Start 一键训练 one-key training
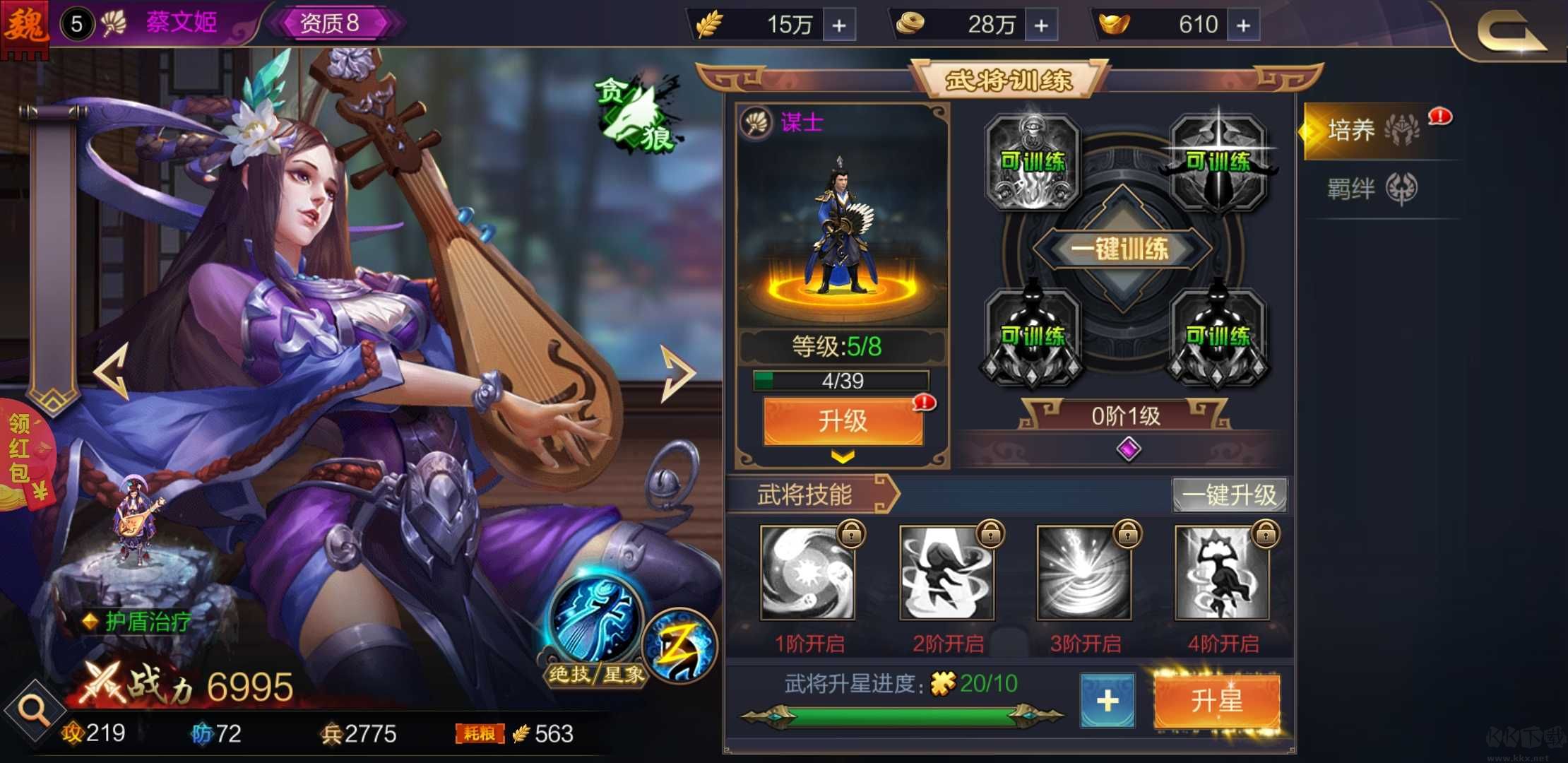Viewport: 1568px width, 763px height. pos(1123,249)
